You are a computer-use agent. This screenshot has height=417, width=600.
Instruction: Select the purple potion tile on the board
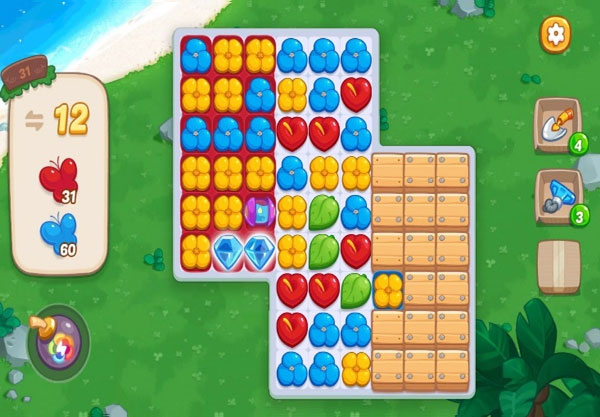259,212
